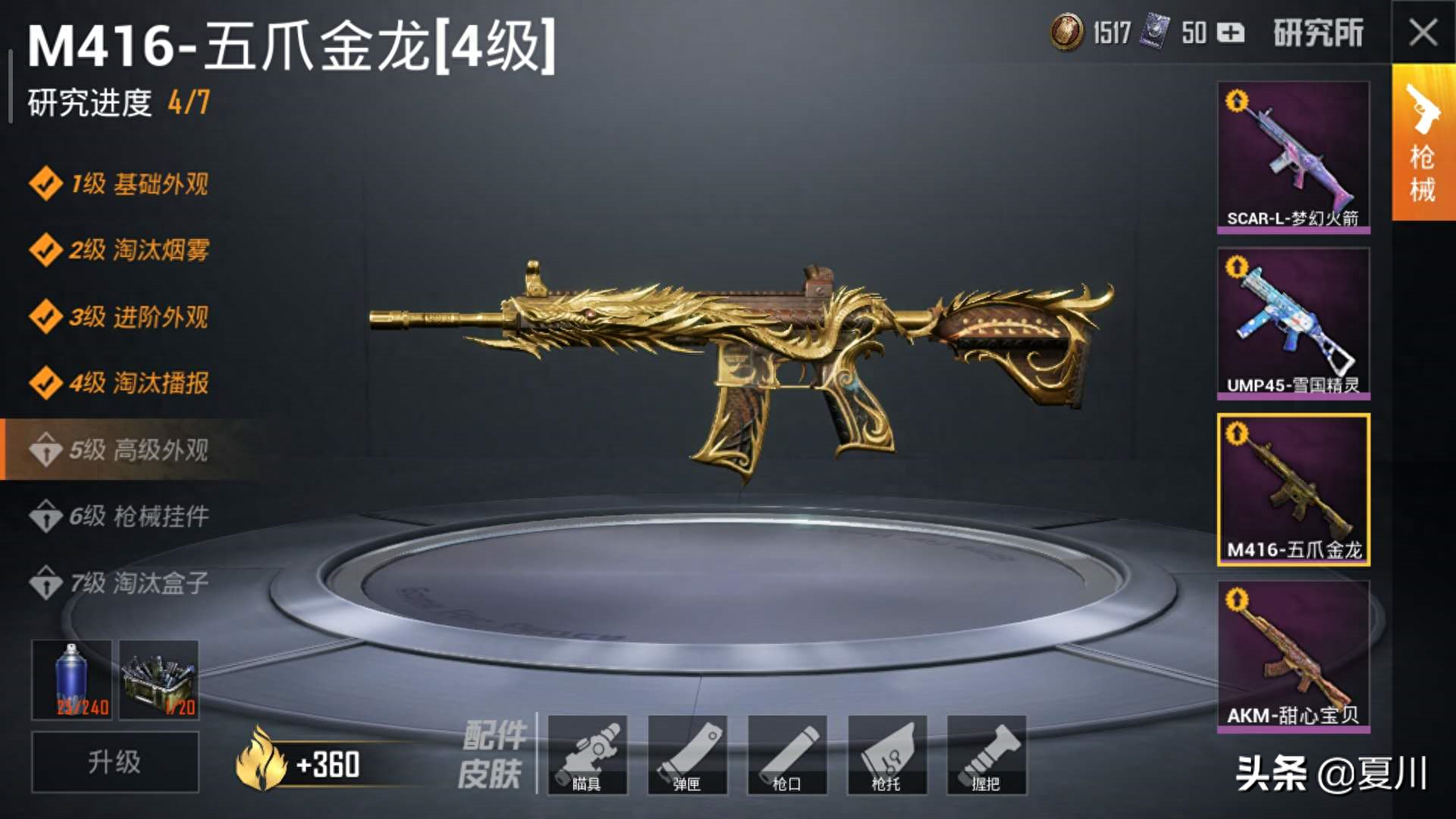Select the 枪托 stock attachment icon
This screenshot has width=1456, height=819.
(x=886, y=756)
